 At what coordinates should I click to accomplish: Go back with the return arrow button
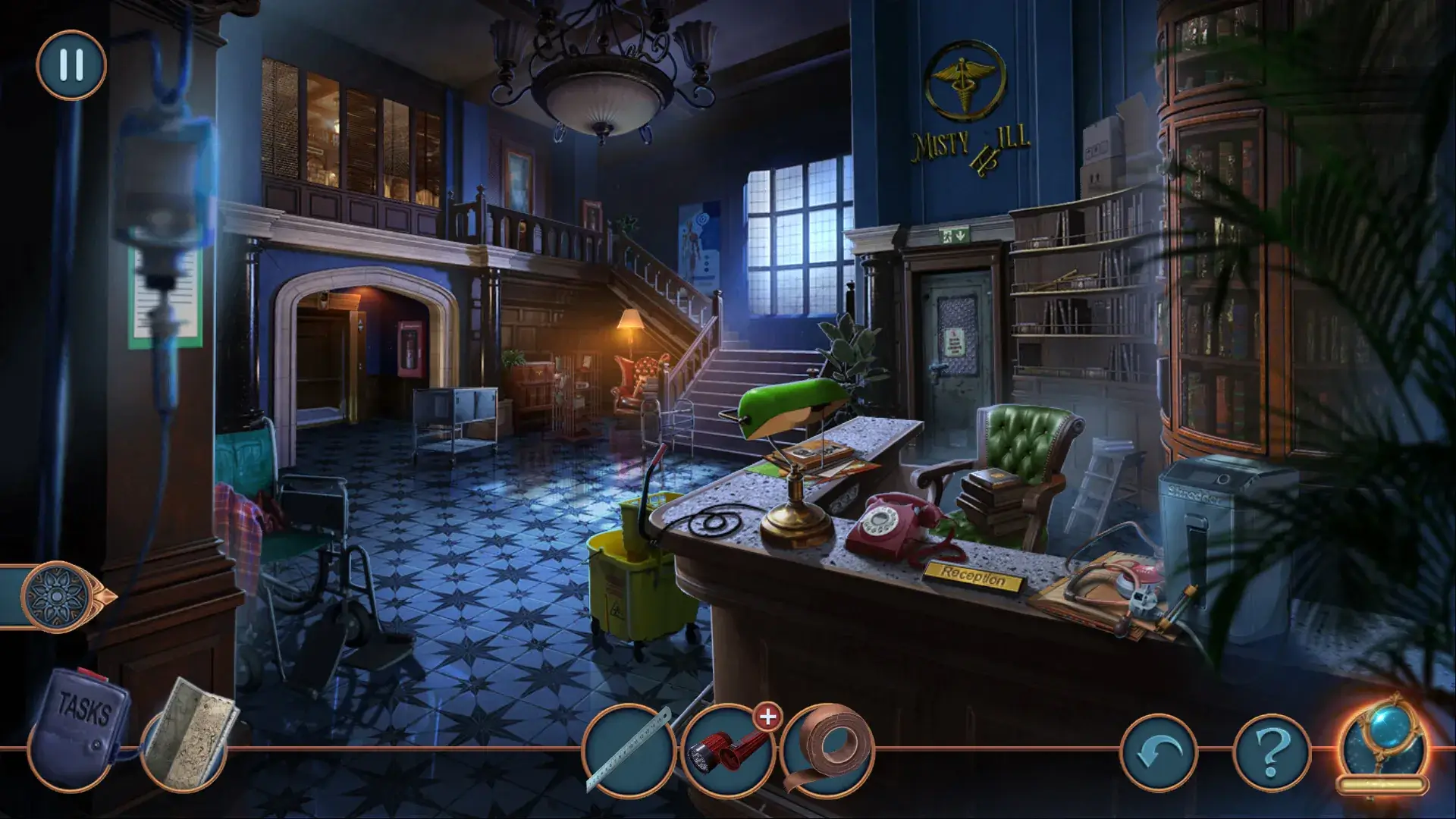(x=1158, y=752)
